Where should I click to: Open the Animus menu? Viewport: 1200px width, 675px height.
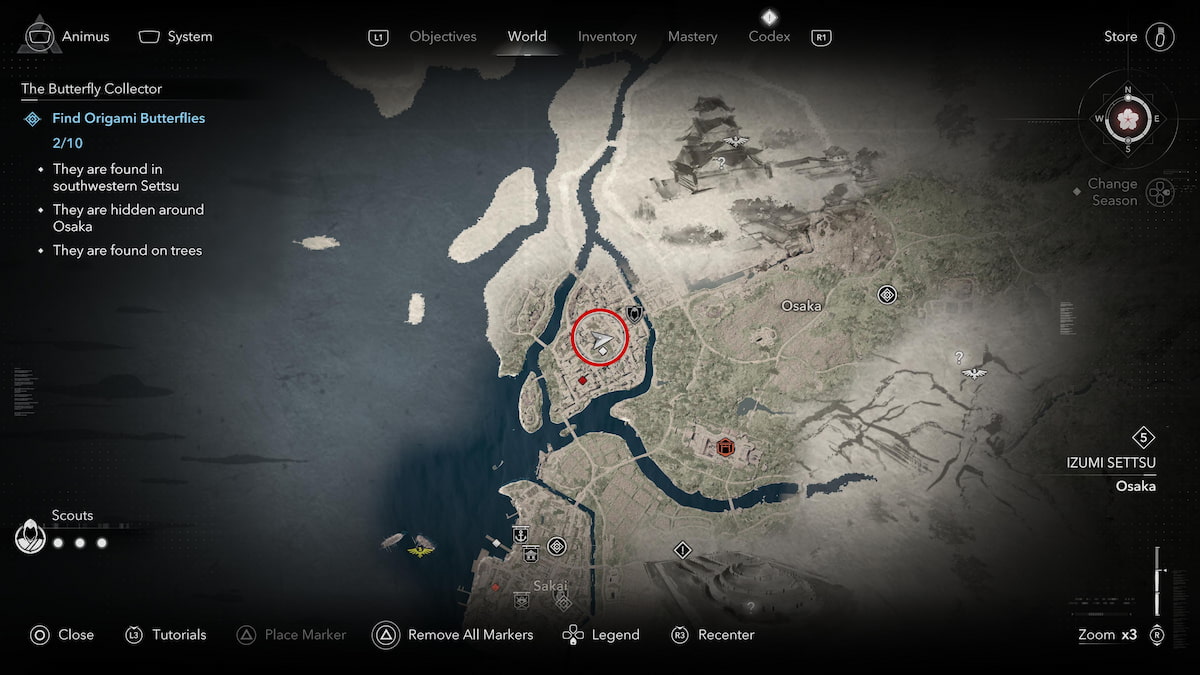[64, 37]
